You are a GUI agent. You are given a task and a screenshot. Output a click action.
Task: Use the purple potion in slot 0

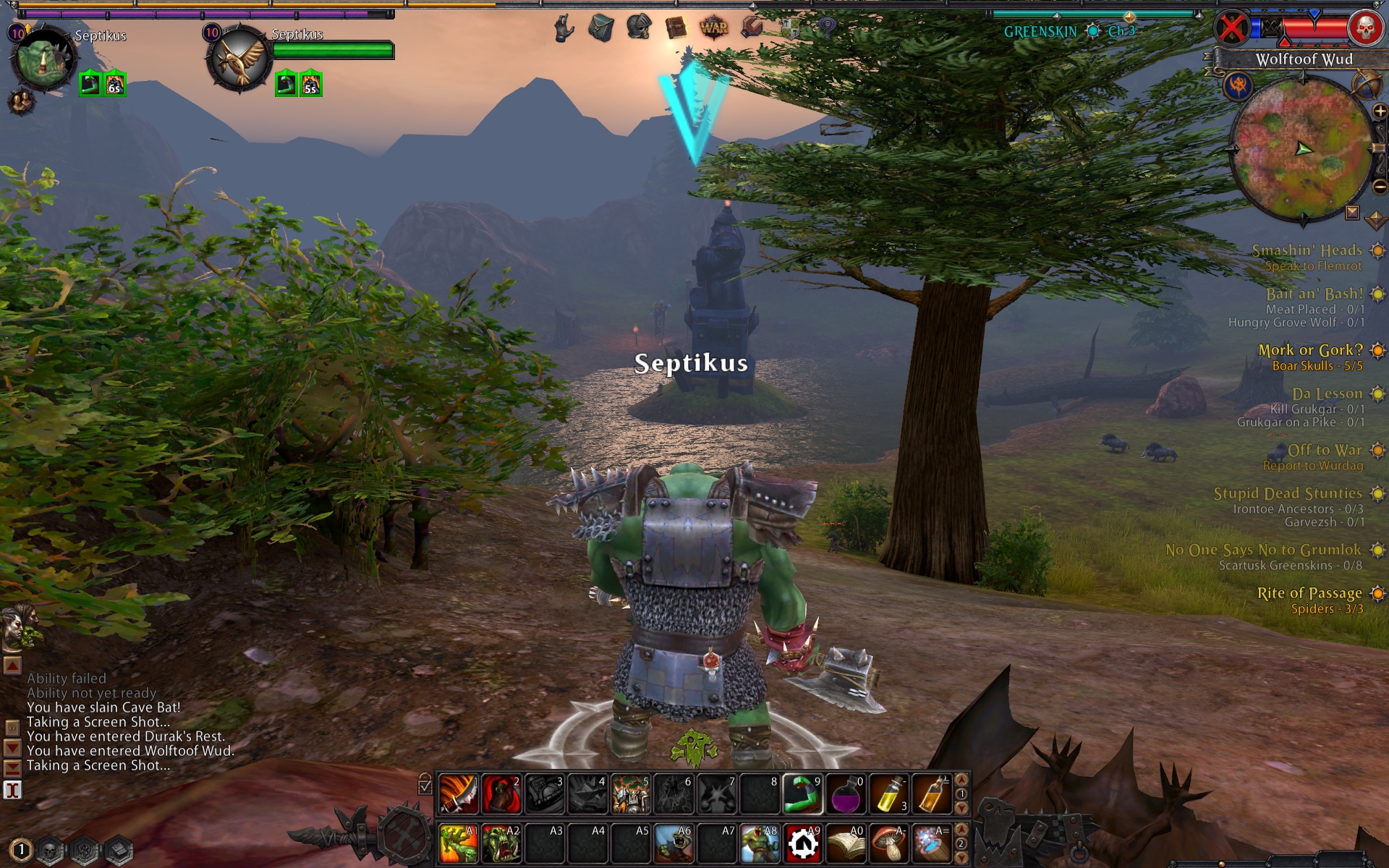click(846, 794)
